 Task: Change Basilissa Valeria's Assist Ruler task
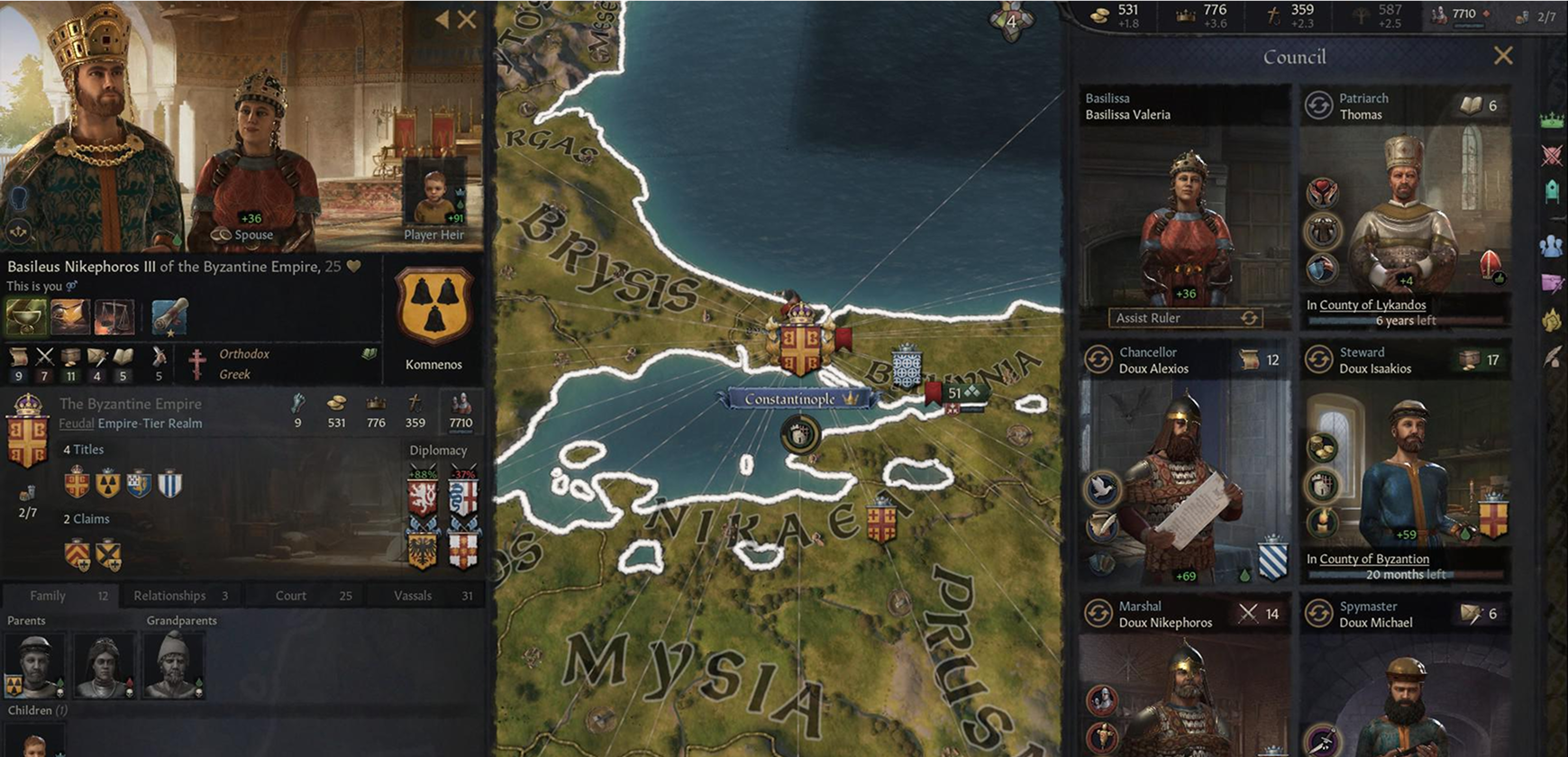point(1249,318)
